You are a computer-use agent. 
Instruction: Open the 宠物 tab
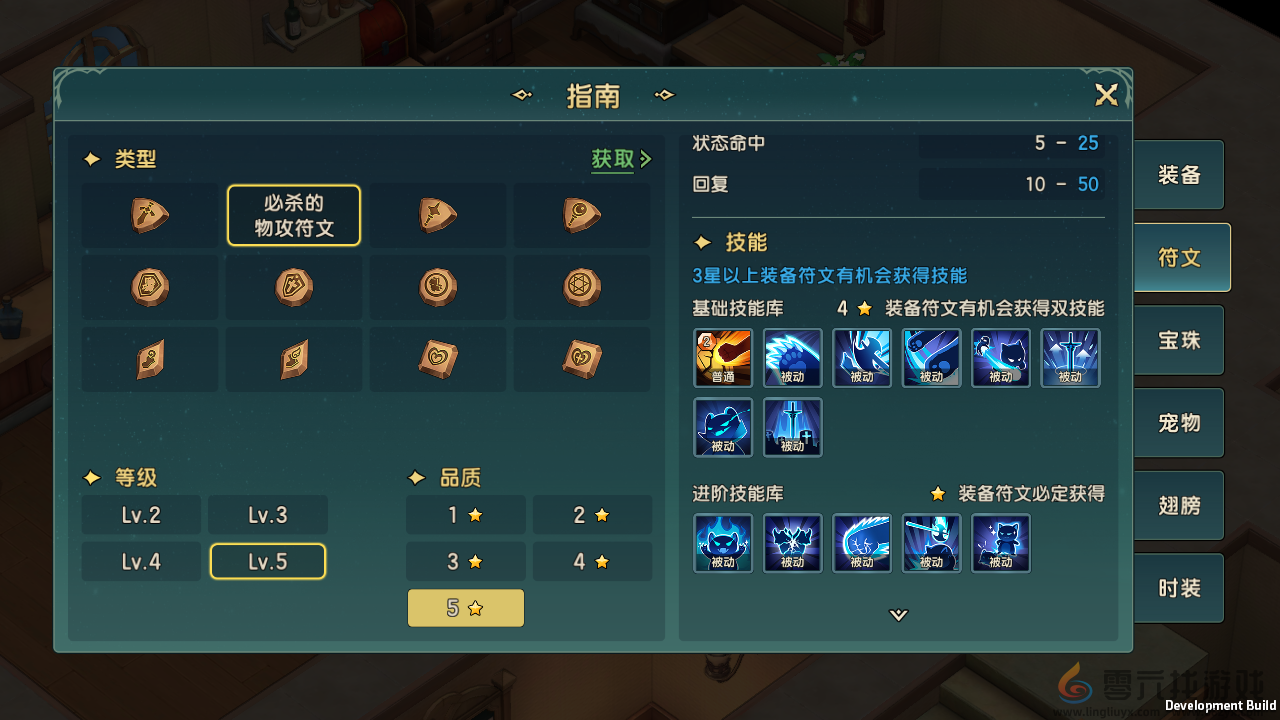pos(1178,422)
